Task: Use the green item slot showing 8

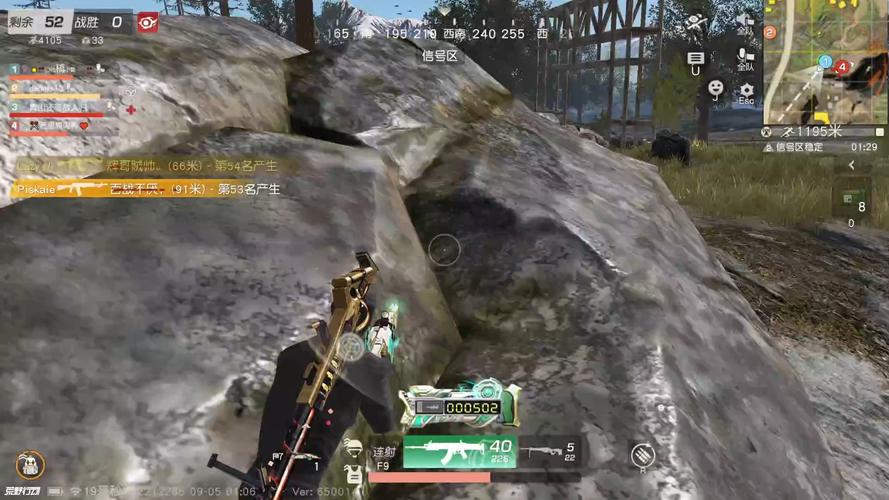Action: click(852, 198)
